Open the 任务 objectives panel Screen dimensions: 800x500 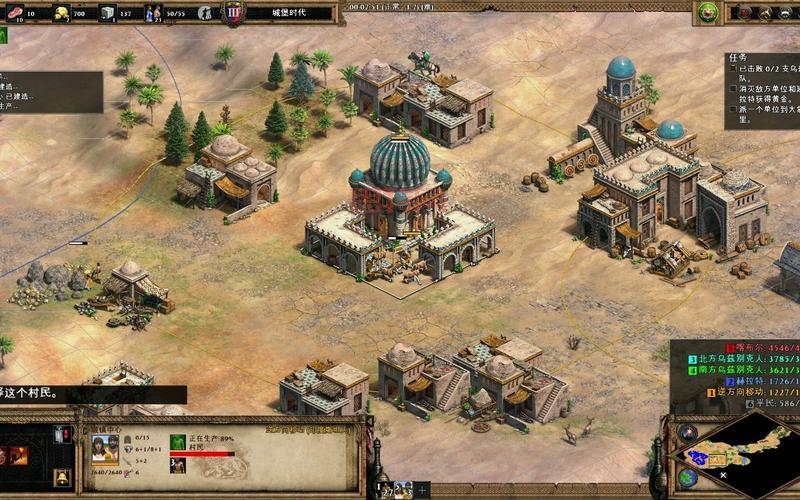pos(737,58)
